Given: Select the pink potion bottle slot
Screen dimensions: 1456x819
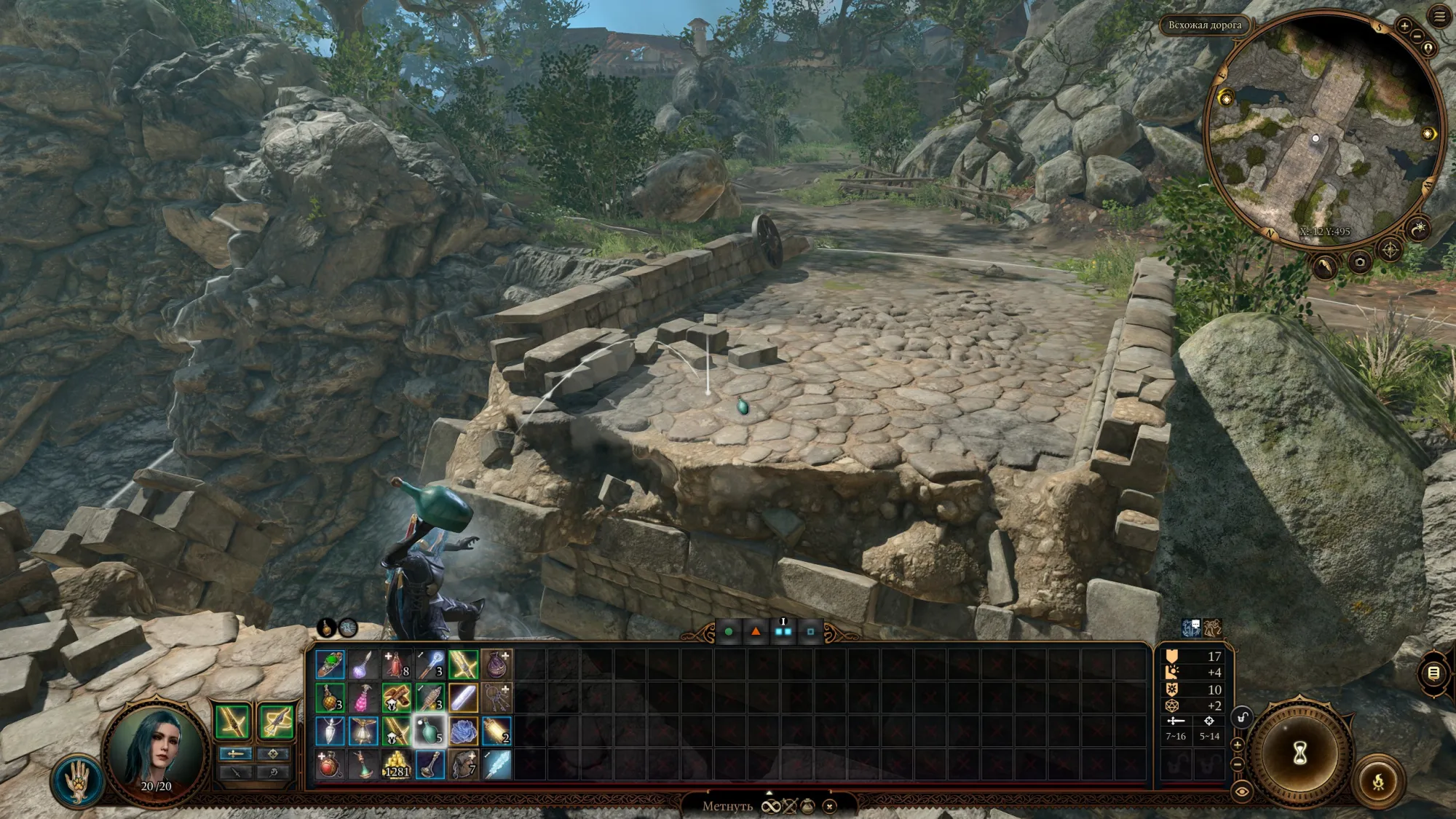Looking at the screenshot, I should click(x=363, y=697).
